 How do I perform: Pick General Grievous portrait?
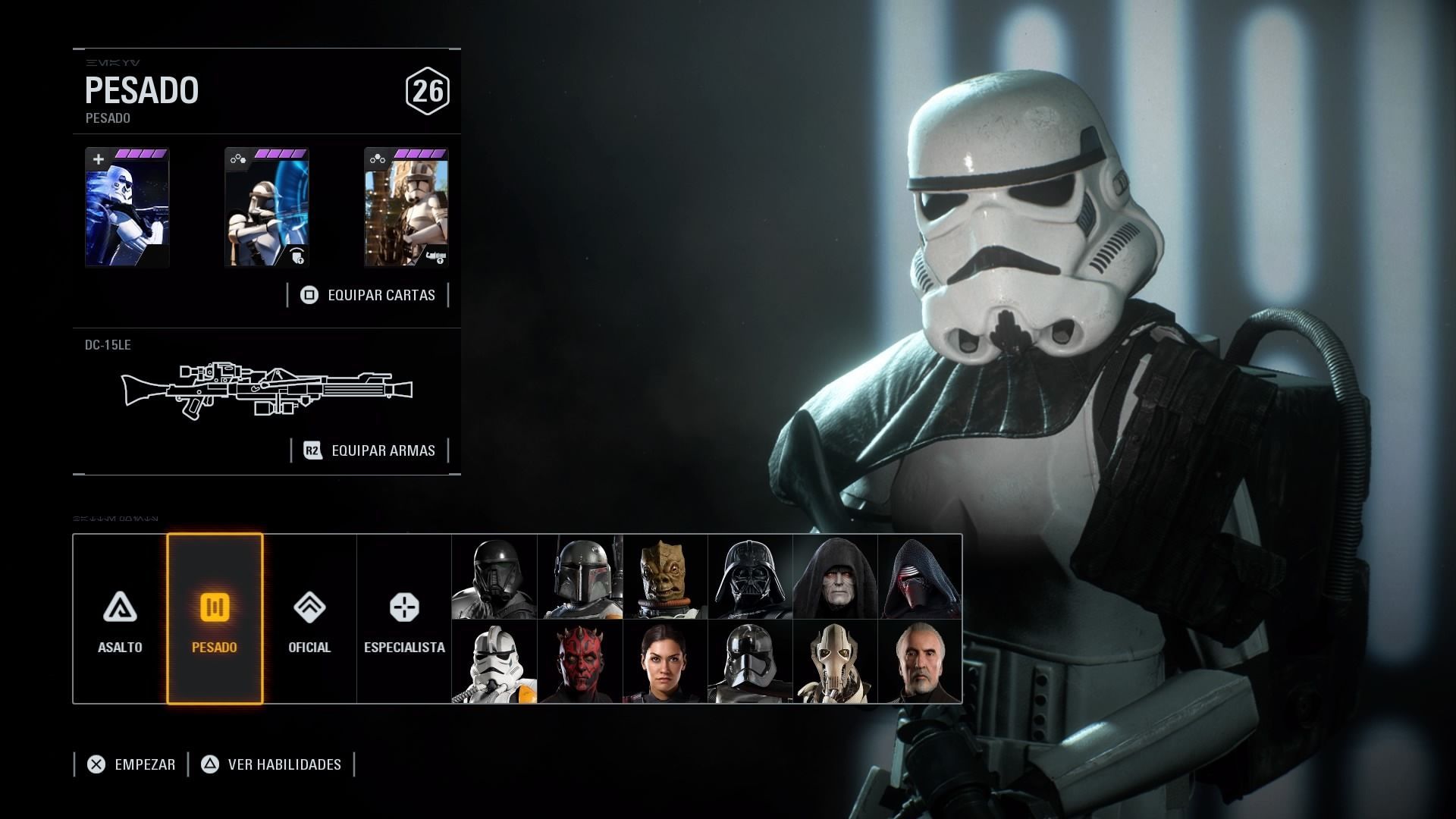[x=834, y=662]
